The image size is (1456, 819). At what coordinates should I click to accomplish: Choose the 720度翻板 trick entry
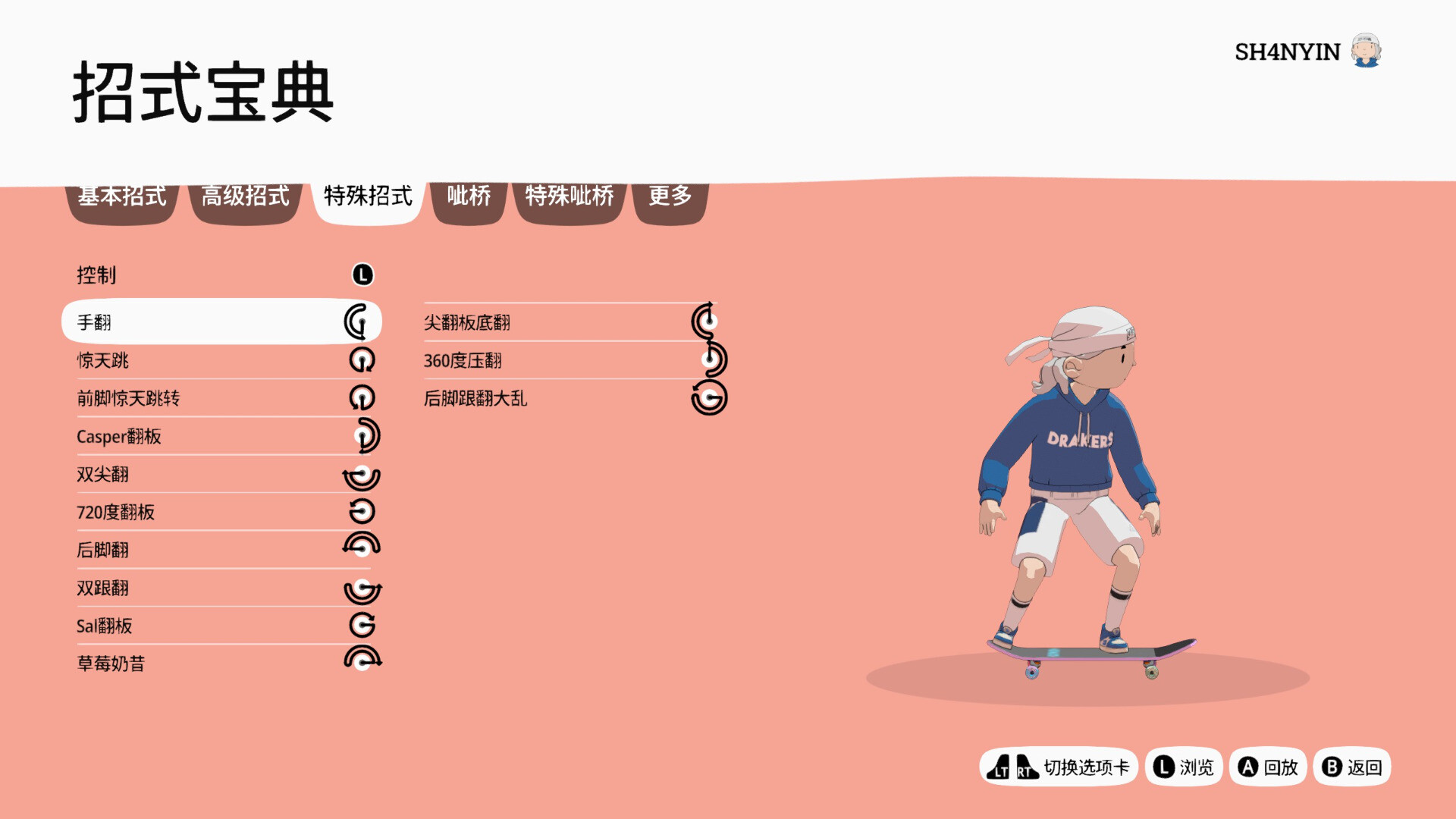pos(221,513)
